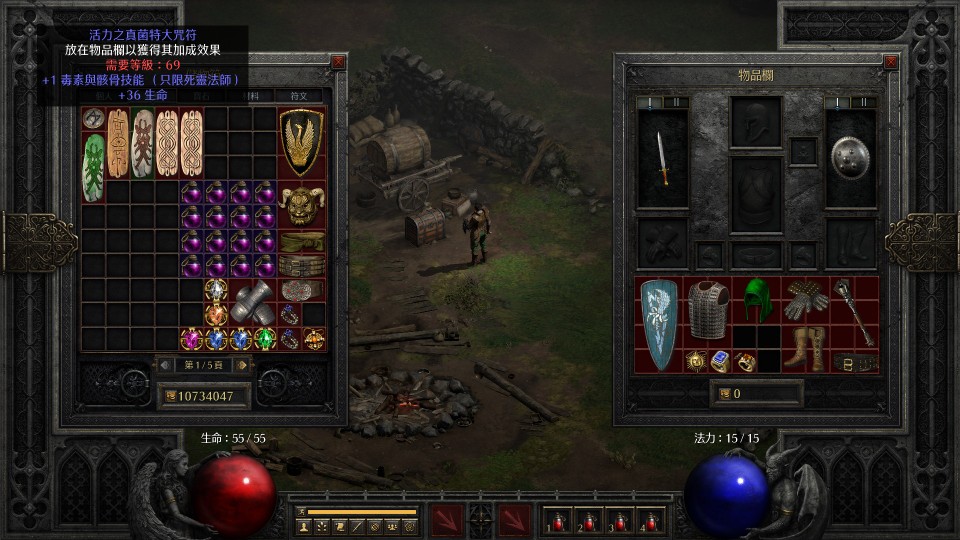Select the equipped short sword slot

(663, 158)
